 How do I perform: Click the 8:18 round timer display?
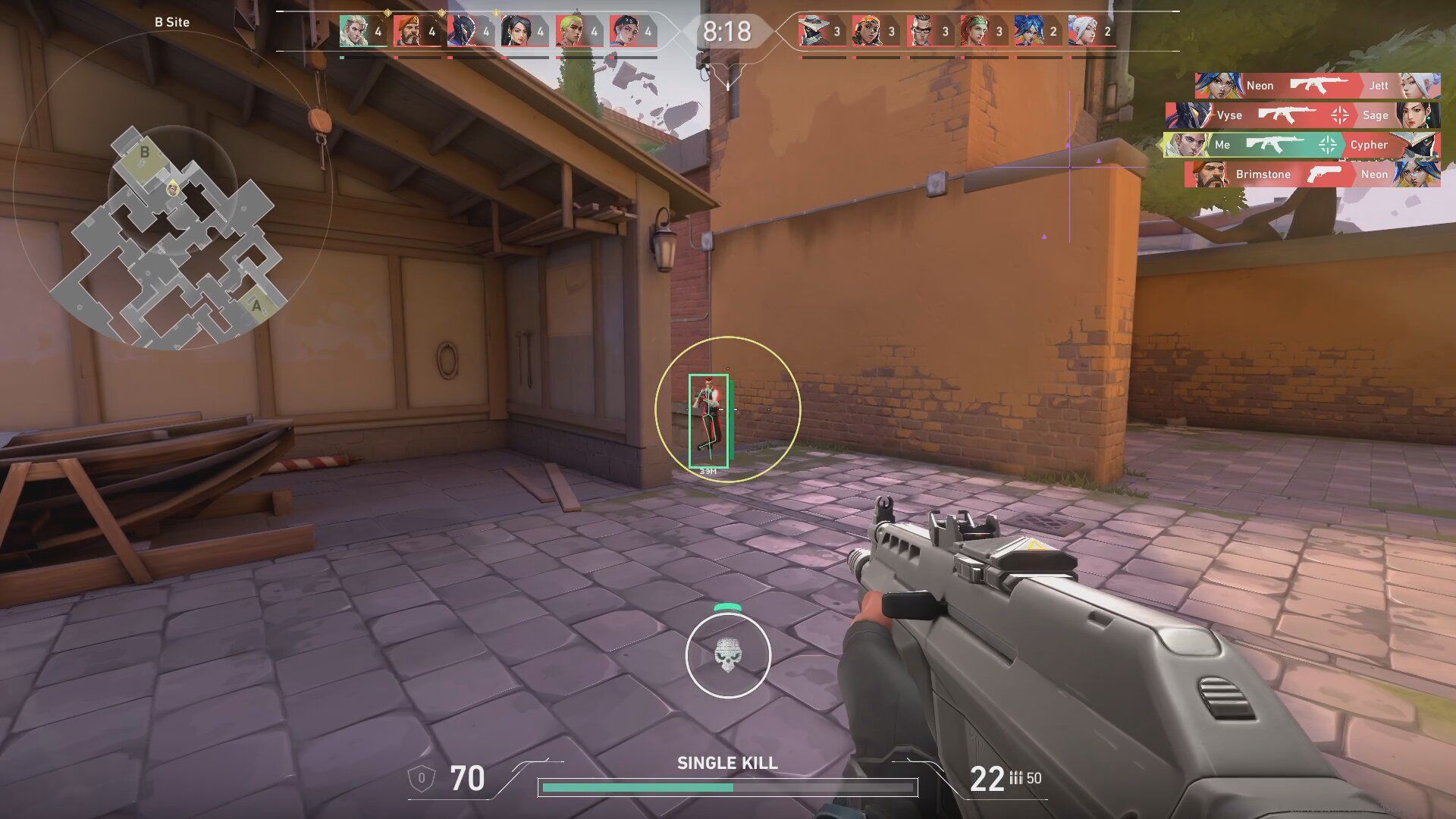coord(727,32)
